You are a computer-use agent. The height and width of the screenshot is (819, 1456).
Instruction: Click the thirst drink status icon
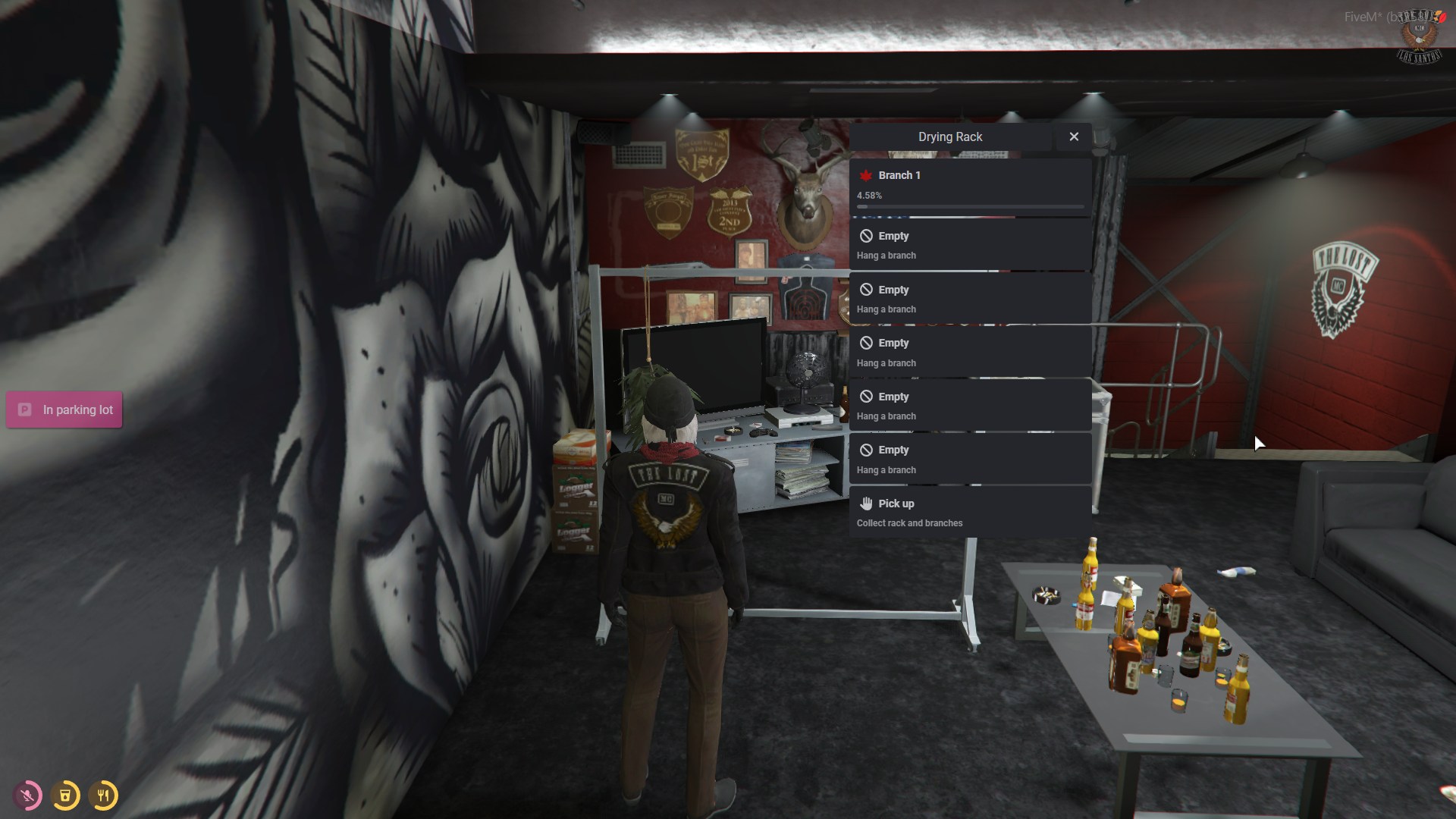[x=65, y=795]
